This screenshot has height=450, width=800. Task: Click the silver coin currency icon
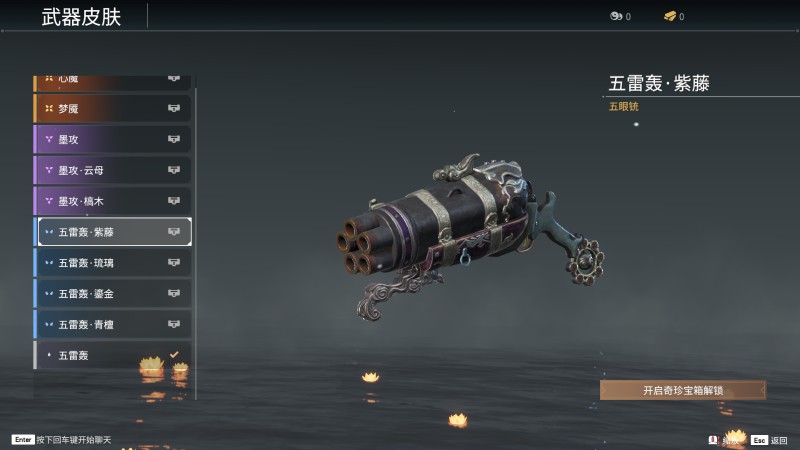coord(615,17)
